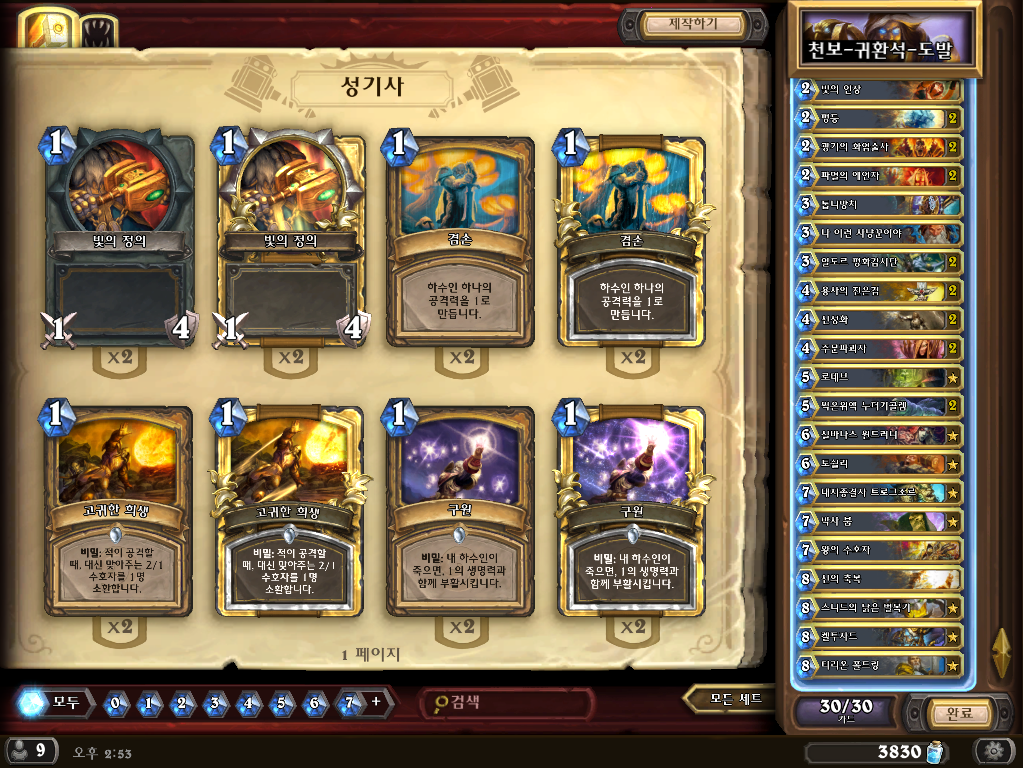1023x768 pixels.
Task: Click 박사 붐 in the deck list
Action: [x=876, y=521]
